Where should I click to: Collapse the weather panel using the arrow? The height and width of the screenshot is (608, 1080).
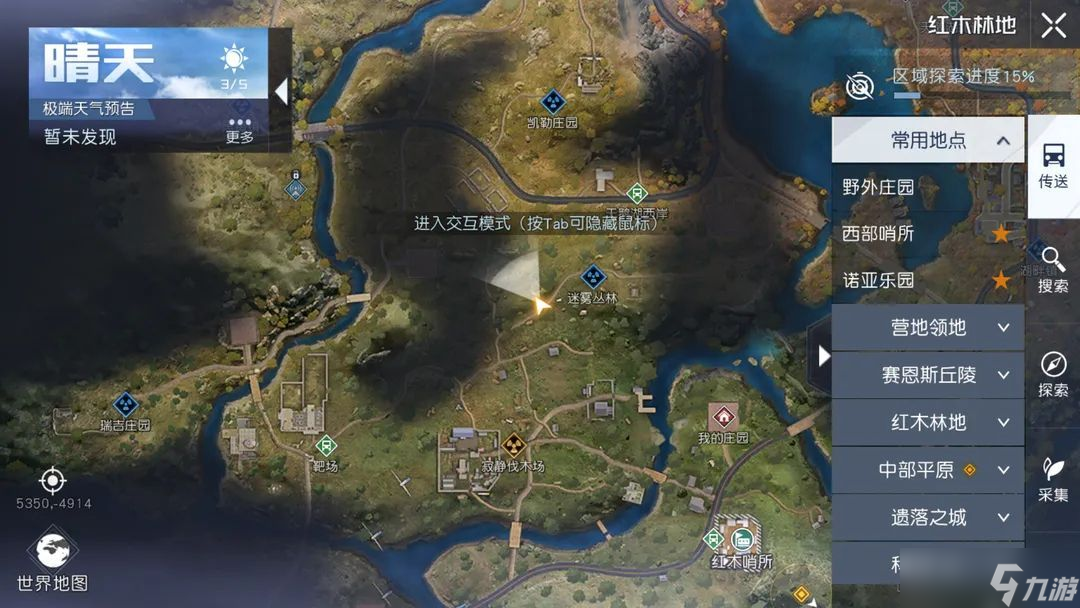tap(281, 92)
